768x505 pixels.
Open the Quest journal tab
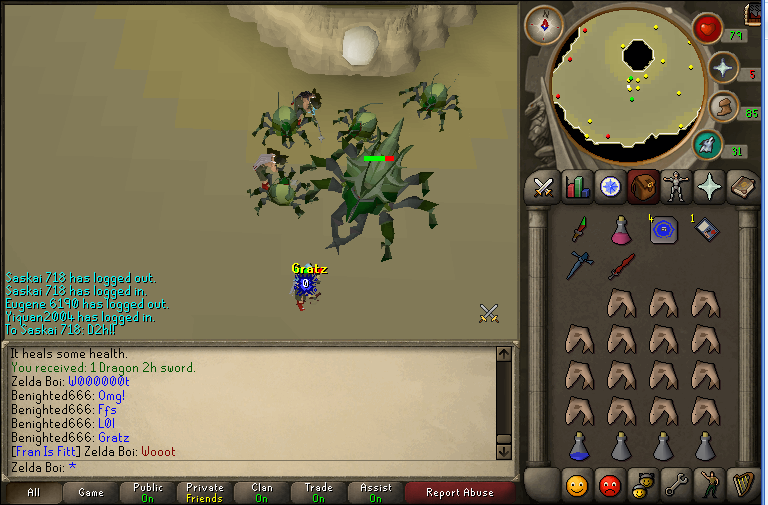coord(609,186)
